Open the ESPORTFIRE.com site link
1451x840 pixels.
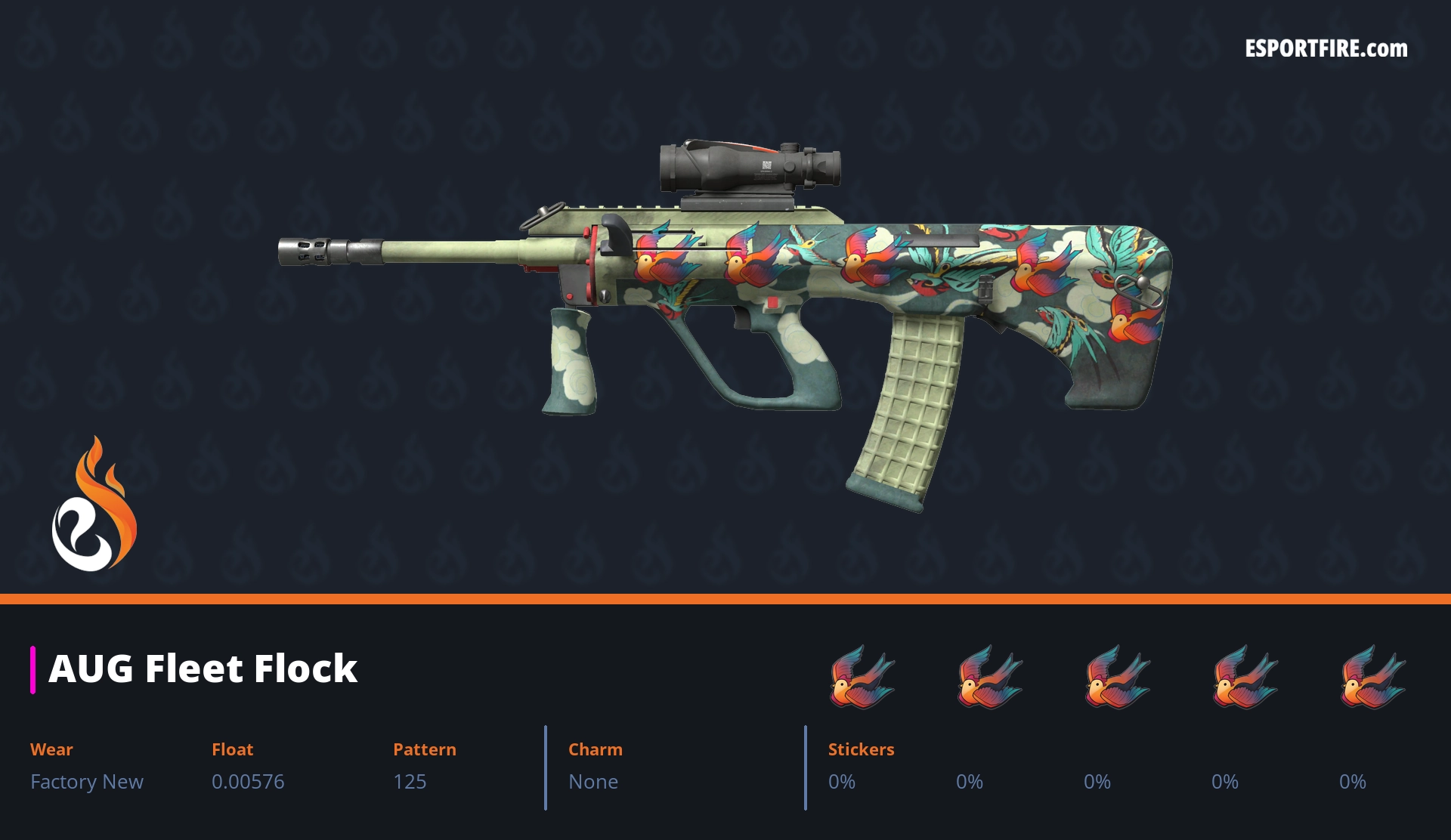[1326, 49]
